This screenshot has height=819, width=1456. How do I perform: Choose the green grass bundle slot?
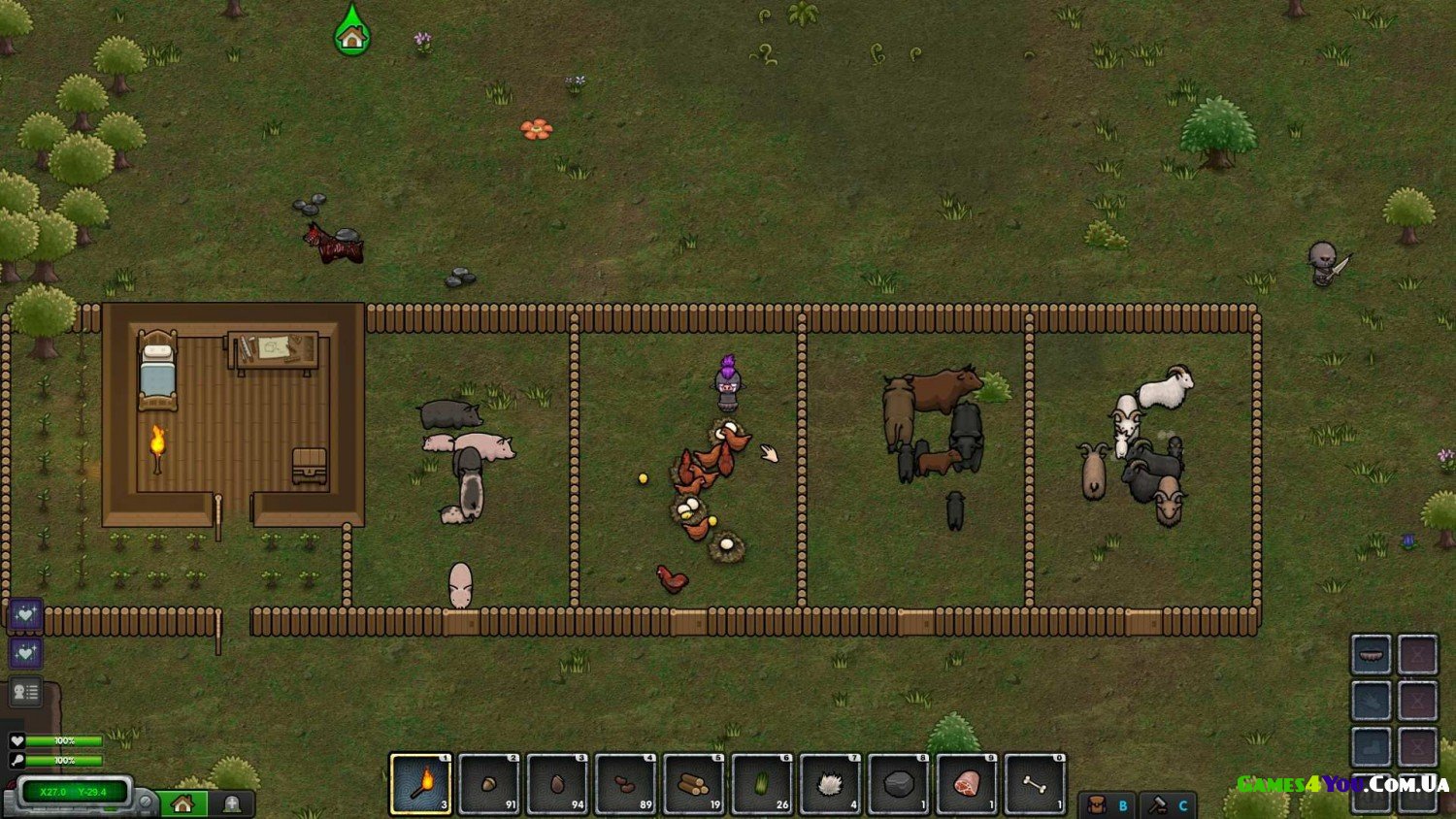tap(762, 783)
